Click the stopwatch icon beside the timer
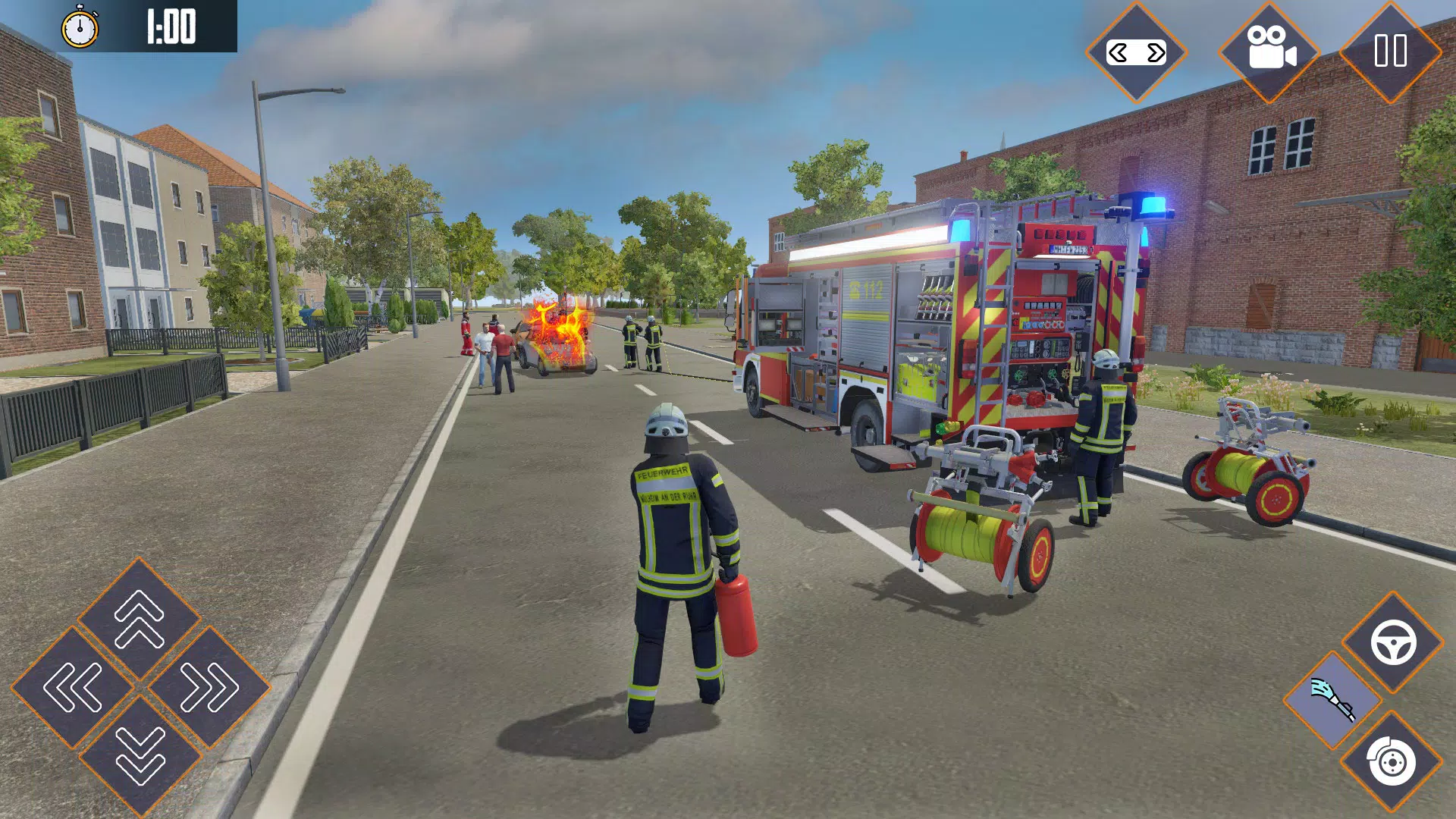The image size is (1456, 819). point(80,27)
